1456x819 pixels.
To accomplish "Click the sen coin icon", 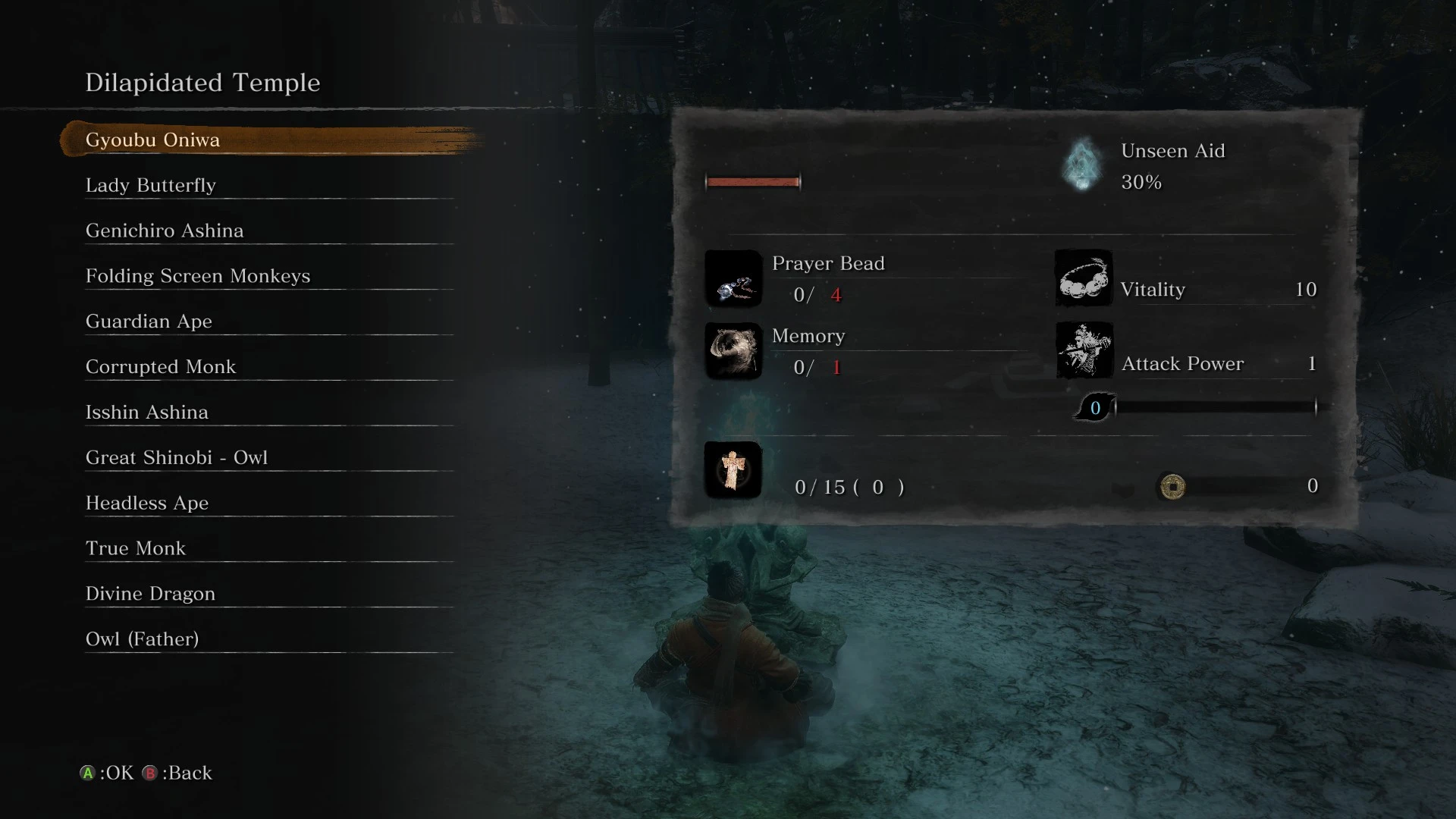I will point(1172,487).
